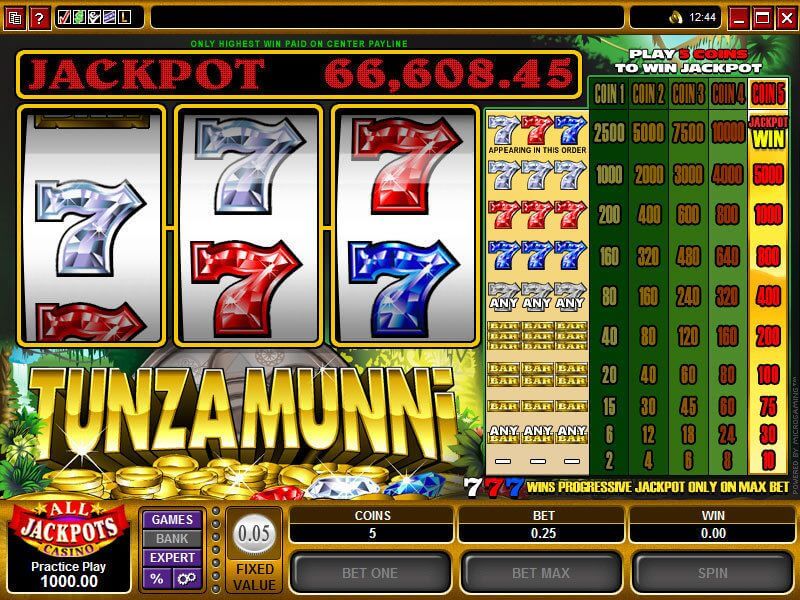Image resolution: width=800 pixels, height=600 pixels.
Task: Click the BET ONE button
Action: 370,573
